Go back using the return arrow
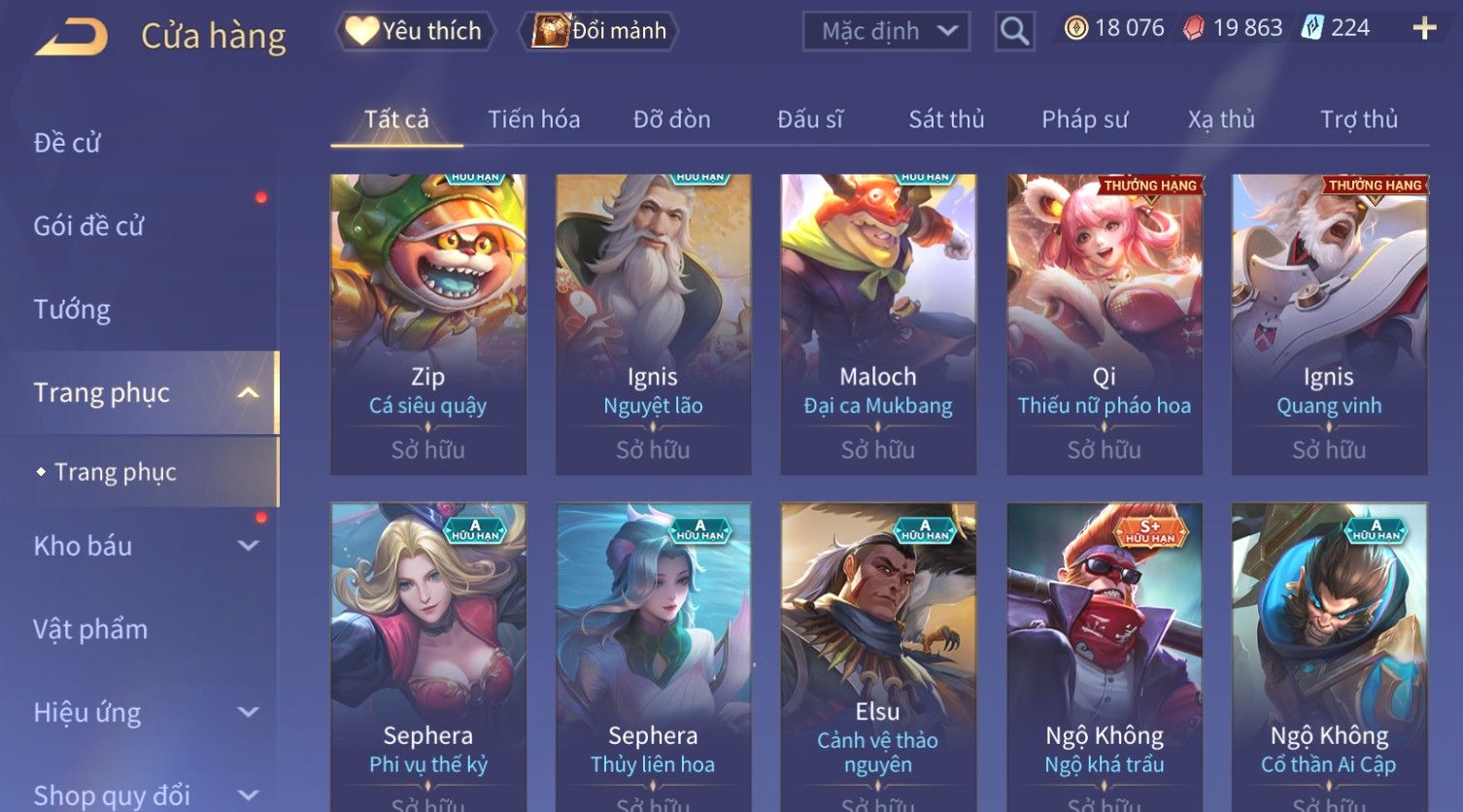This screenshot has height=812, width=1463. [73, 37]
